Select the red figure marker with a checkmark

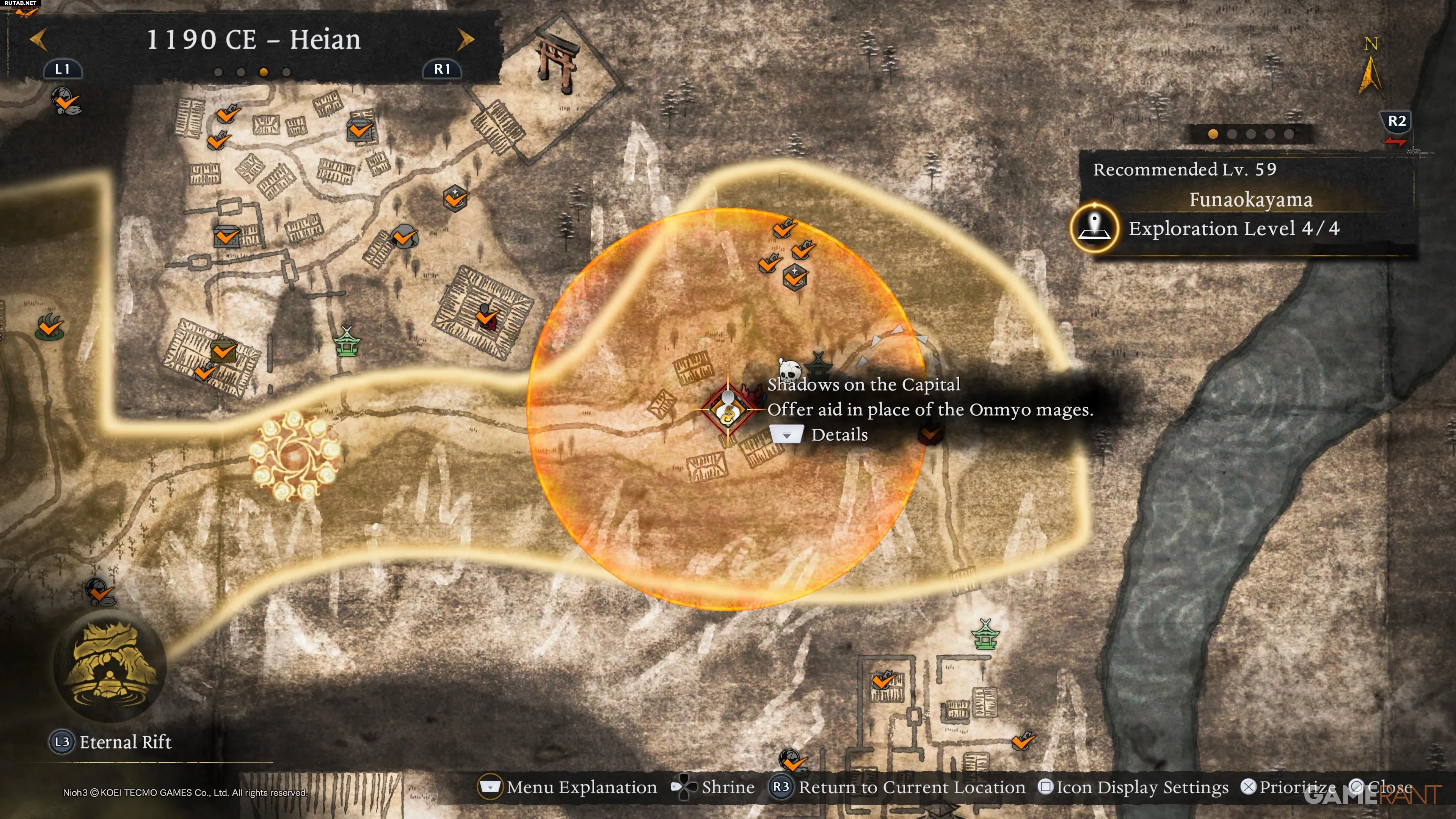coord(486,318)
